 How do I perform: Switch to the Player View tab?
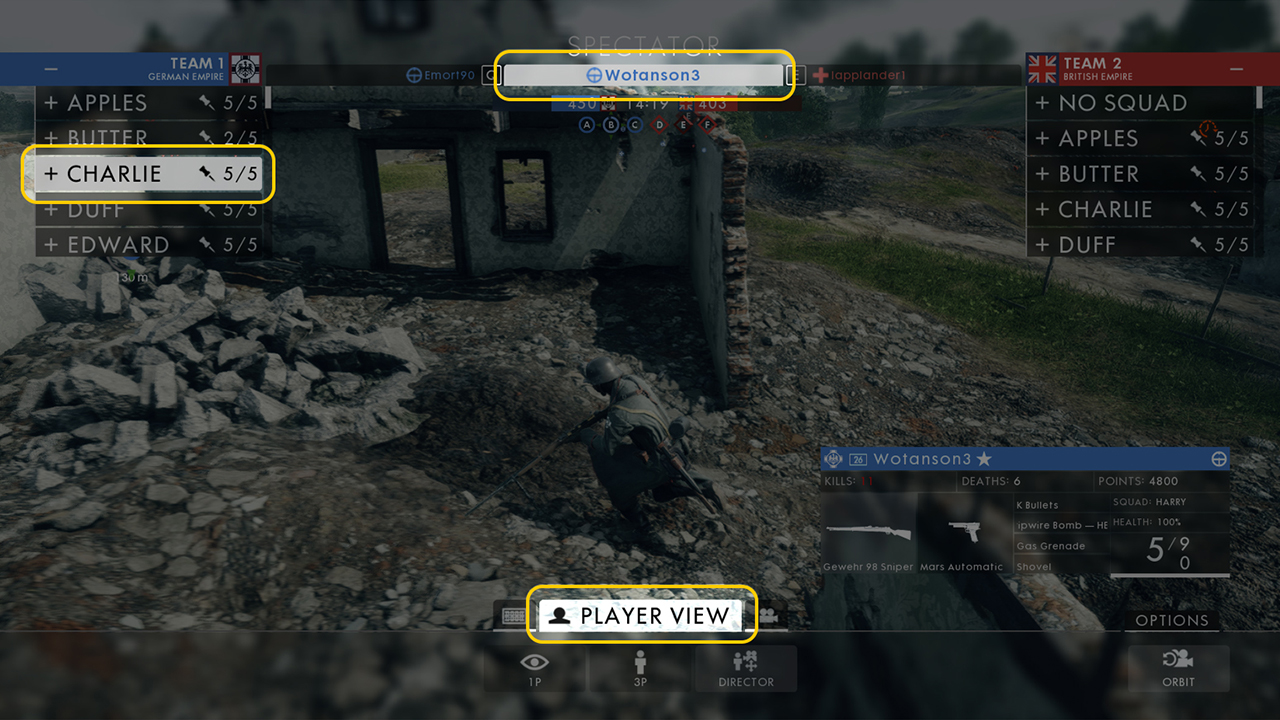pyautogui.click(x=644, y=616)
